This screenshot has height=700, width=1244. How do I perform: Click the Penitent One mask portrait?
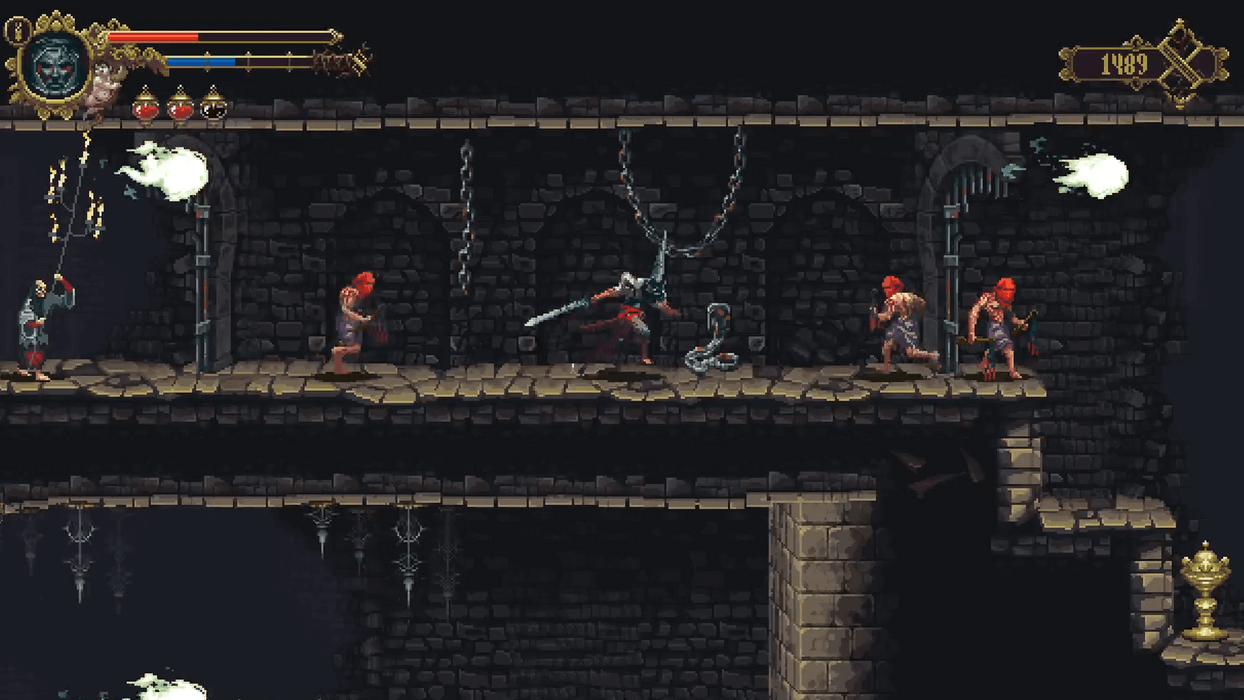click(55, 66)
